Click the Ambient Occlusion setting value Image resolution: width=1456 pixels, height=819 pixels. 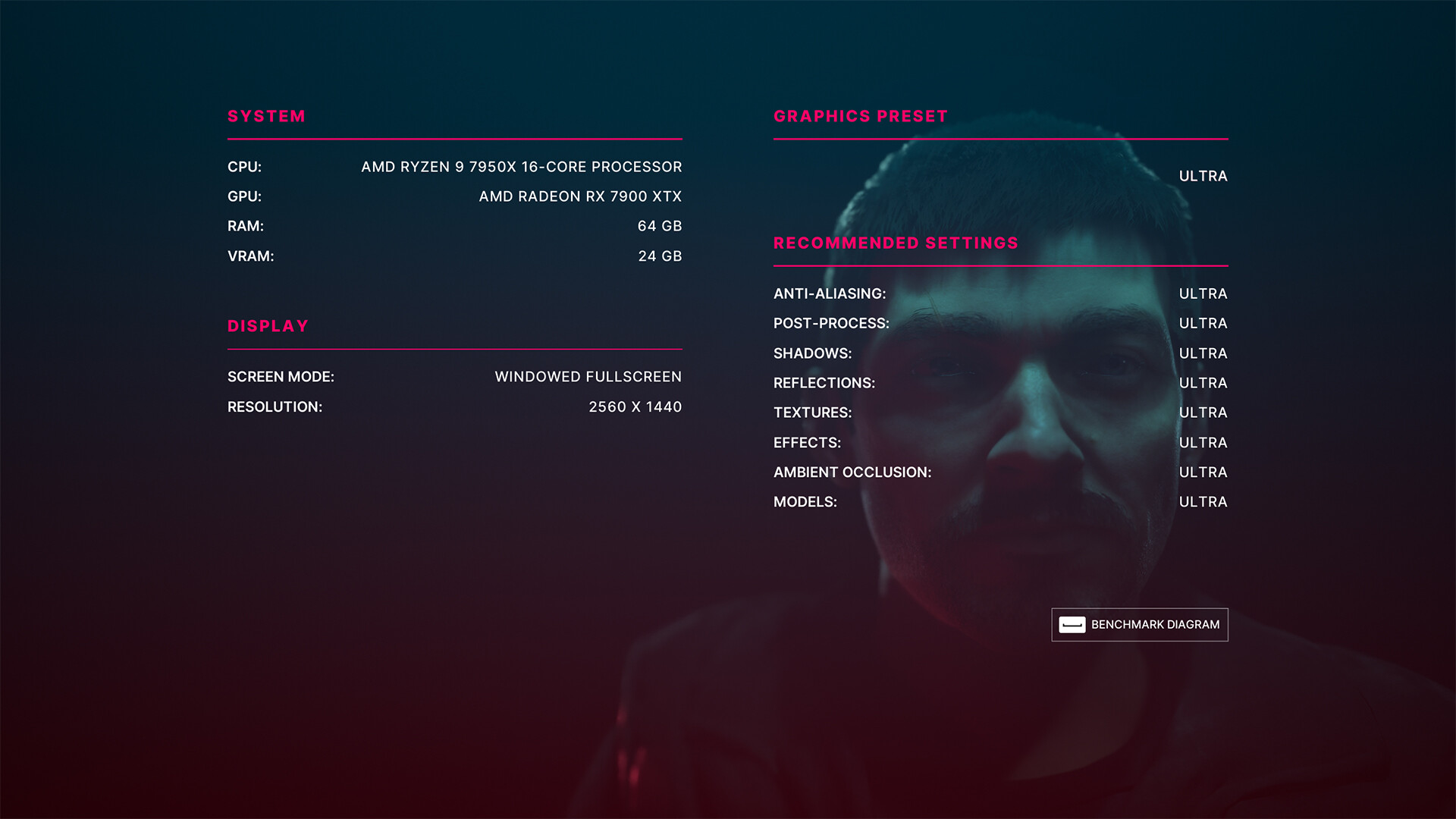(1203, 472)
